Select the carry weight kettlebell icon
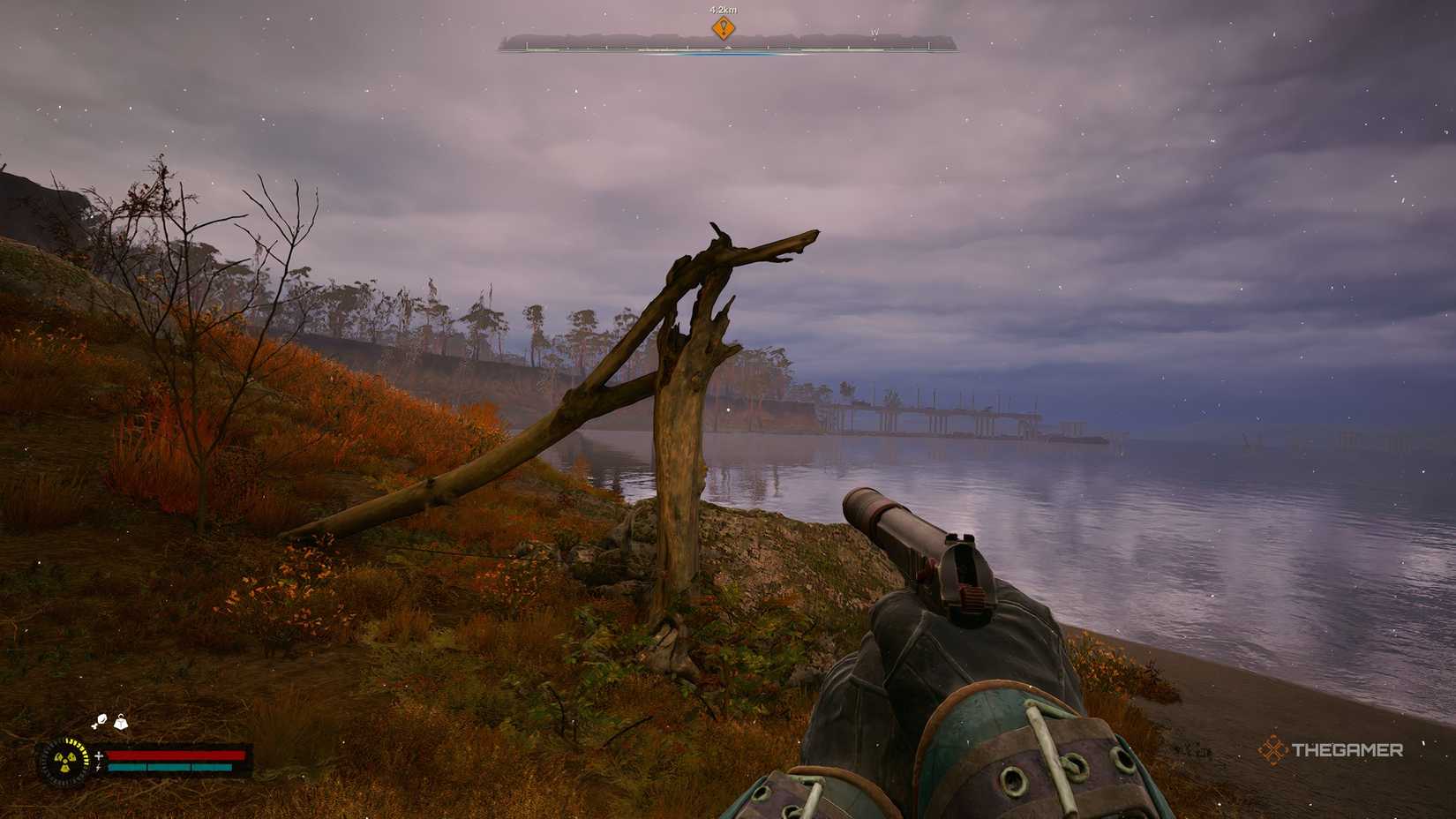This screenshot has height=819, width=1456. (121, 723)
